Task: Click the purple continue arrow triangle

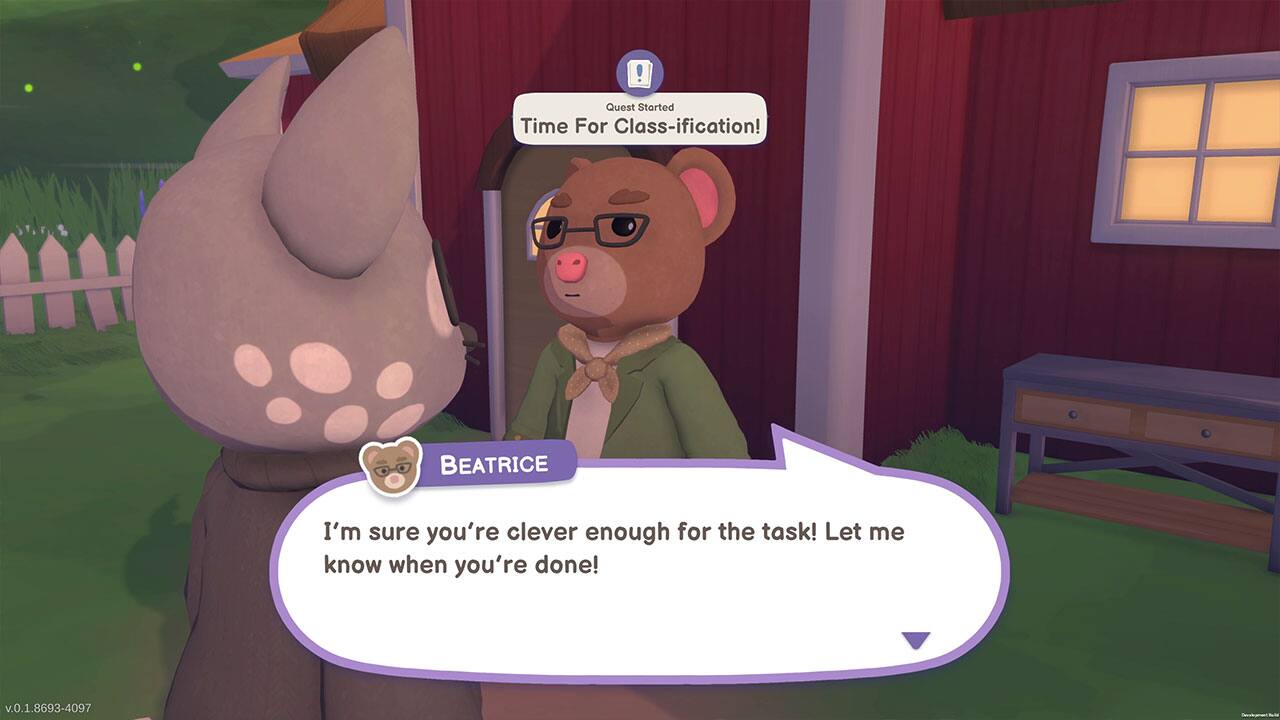Action: tap(916, 637)
